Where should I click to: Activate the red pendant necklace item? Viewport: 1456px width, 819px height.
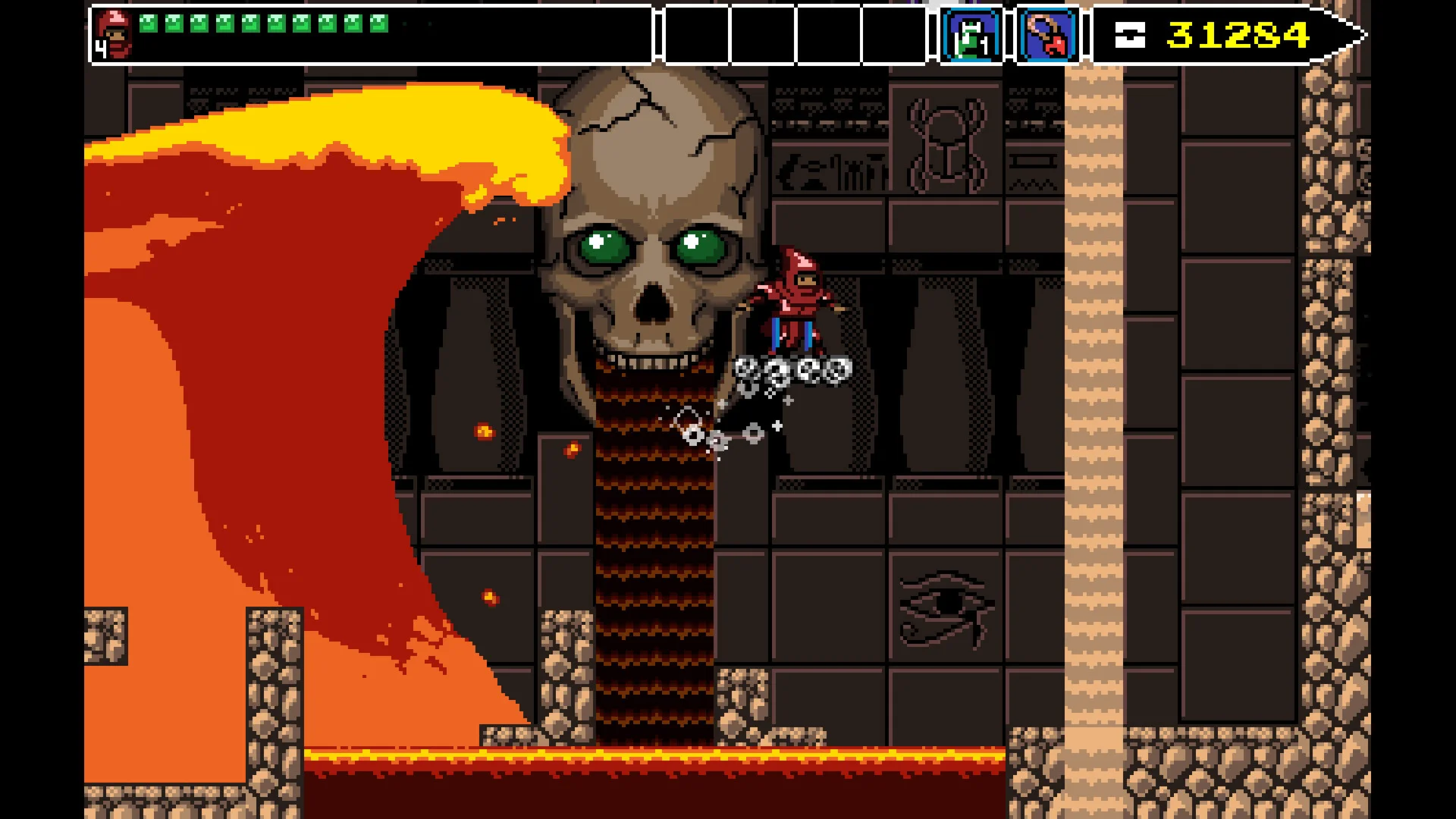tap(1049, 35)
